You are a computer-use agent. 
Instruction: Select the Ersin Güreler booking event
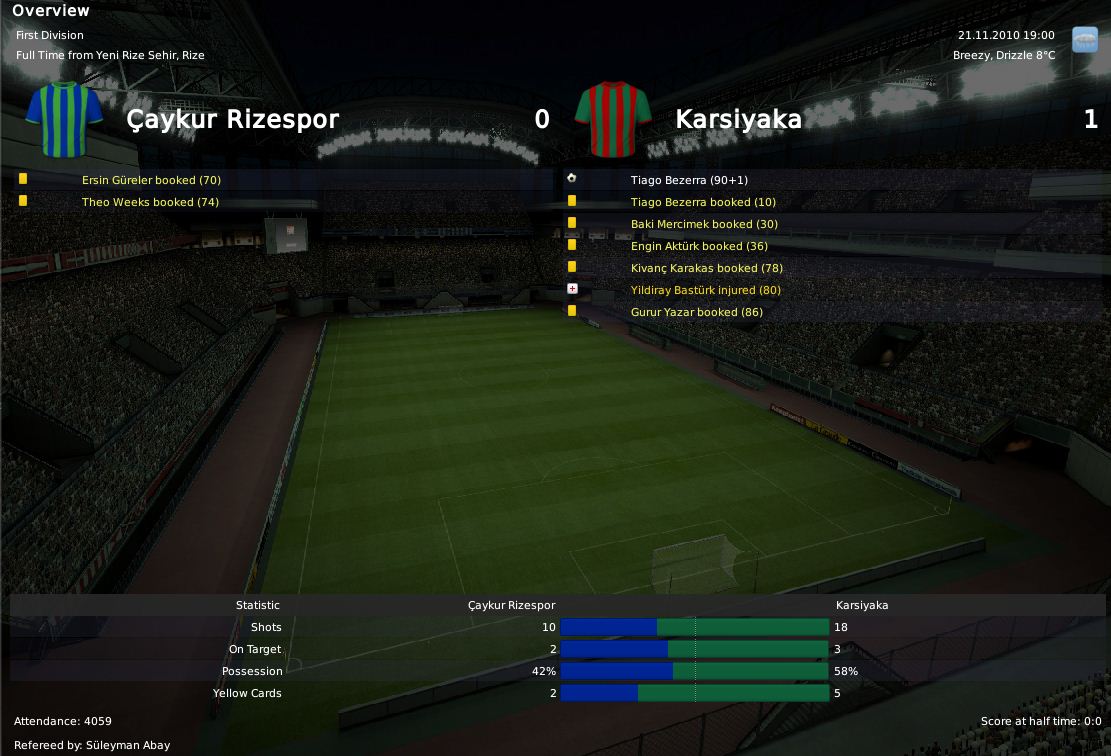[151, 180]
